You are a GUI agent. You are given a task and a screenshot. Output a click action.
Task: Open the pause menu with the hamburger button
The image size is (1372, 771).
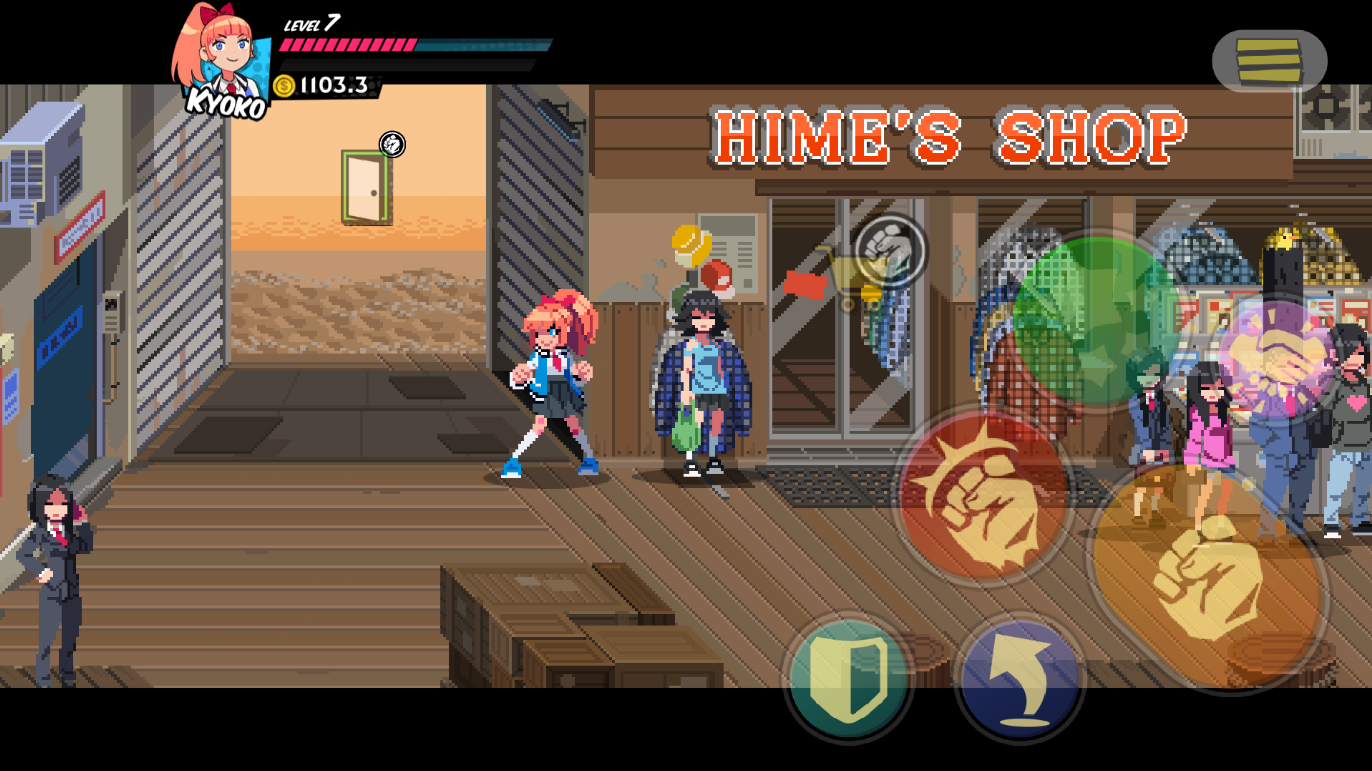(x=1269, y=61)
